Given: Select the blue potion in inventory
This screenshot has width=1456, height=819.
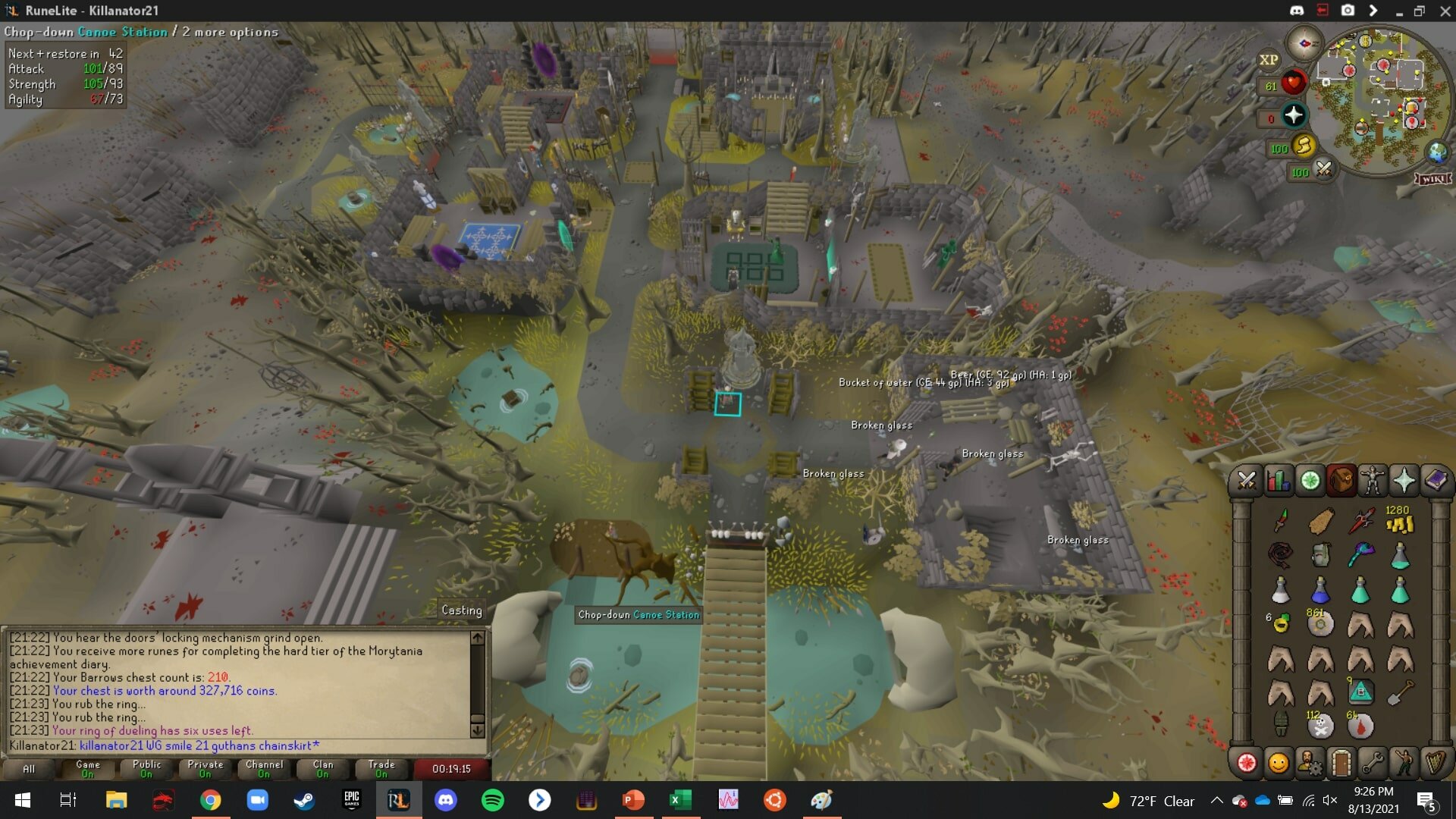Looking at the screenshot, I should tap(1320, 590).
